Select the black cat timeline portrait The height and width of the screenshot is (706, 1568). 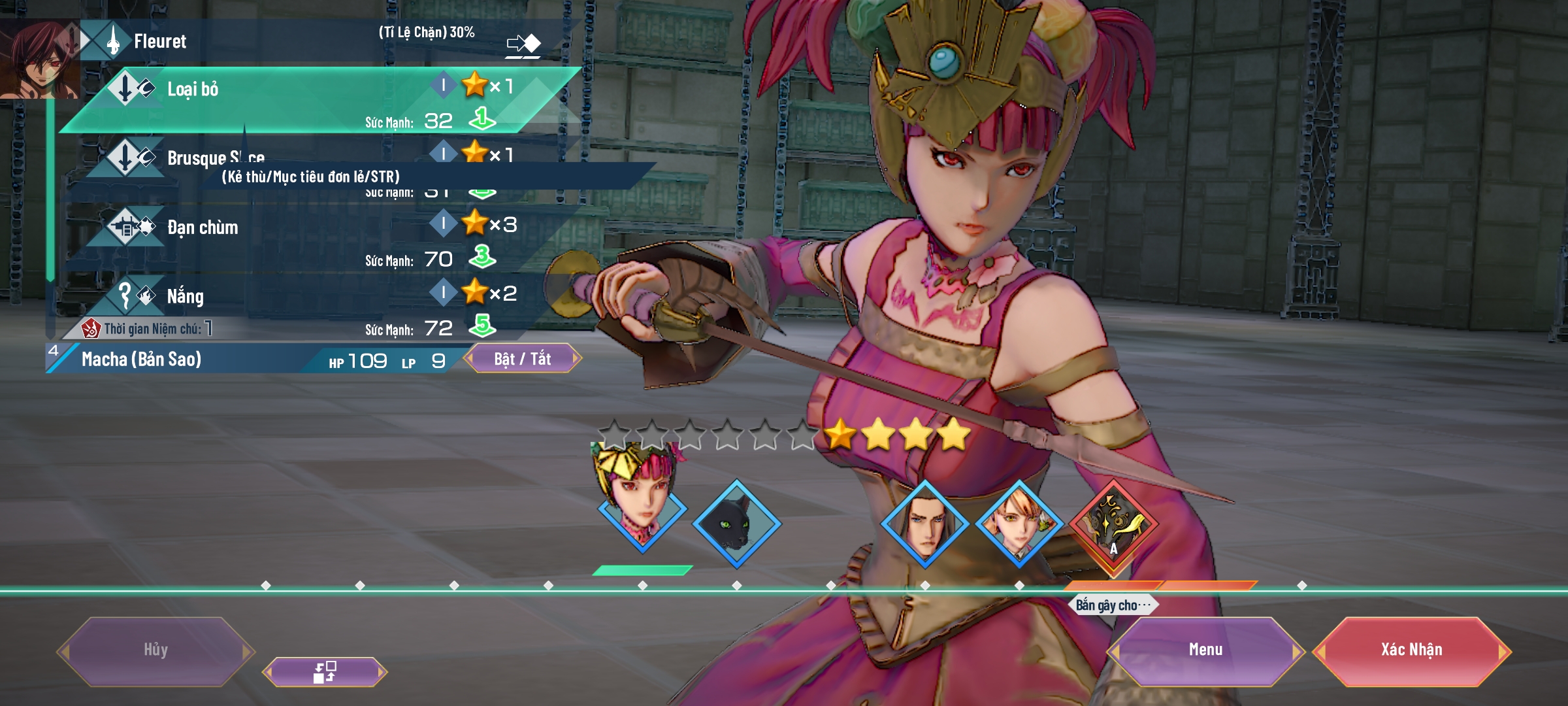736,523
